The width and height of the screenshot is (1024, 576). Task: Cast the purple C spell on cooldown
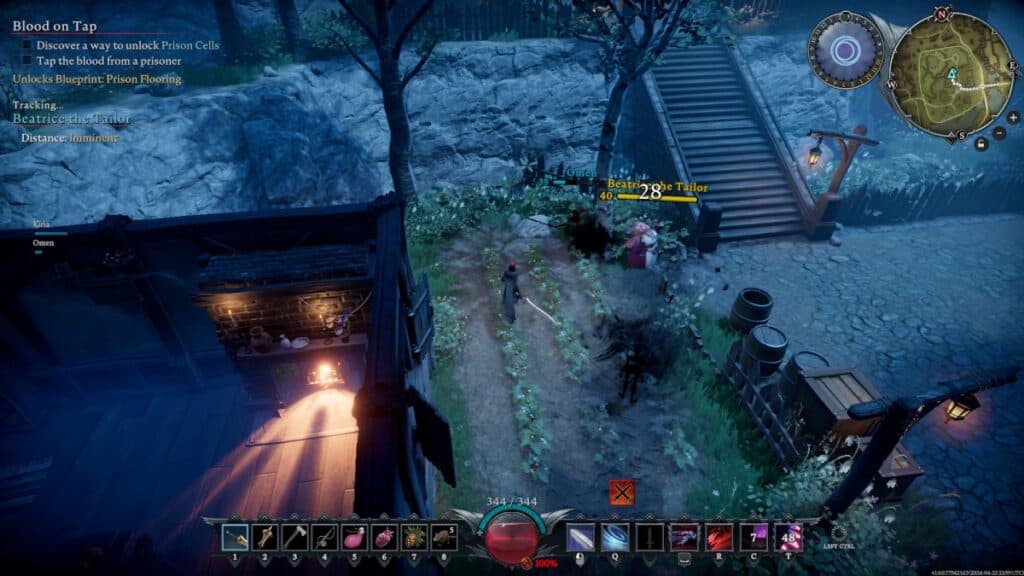pyautogui.click(x=753, y=537)
